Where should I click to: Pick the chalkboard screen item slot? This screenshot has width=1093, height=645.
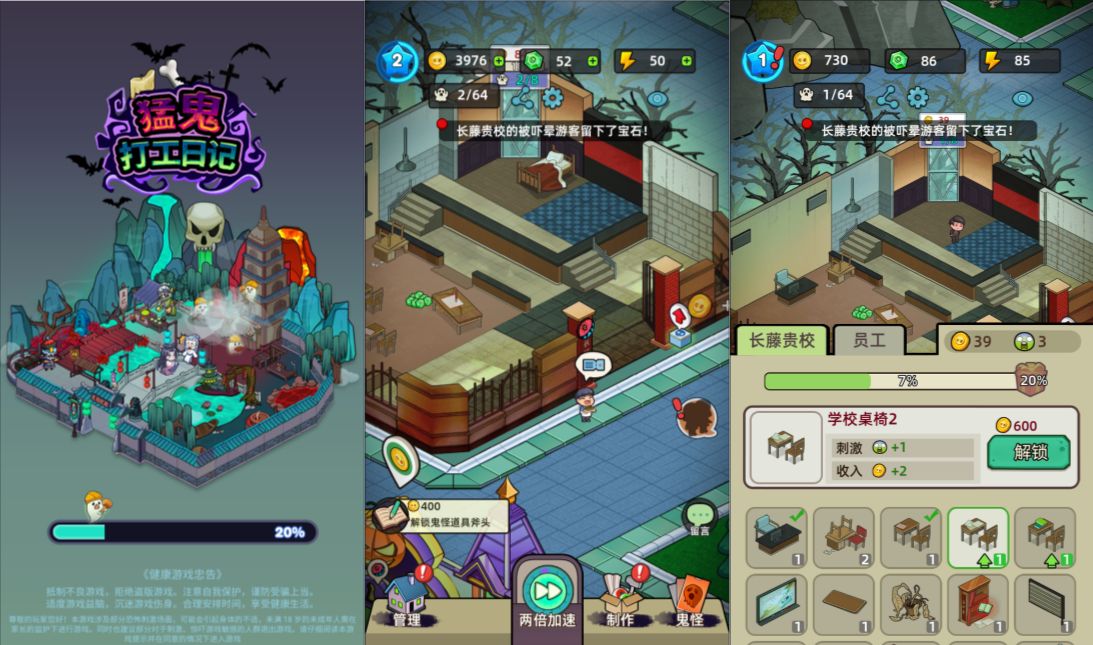click(x=775, y=604)
